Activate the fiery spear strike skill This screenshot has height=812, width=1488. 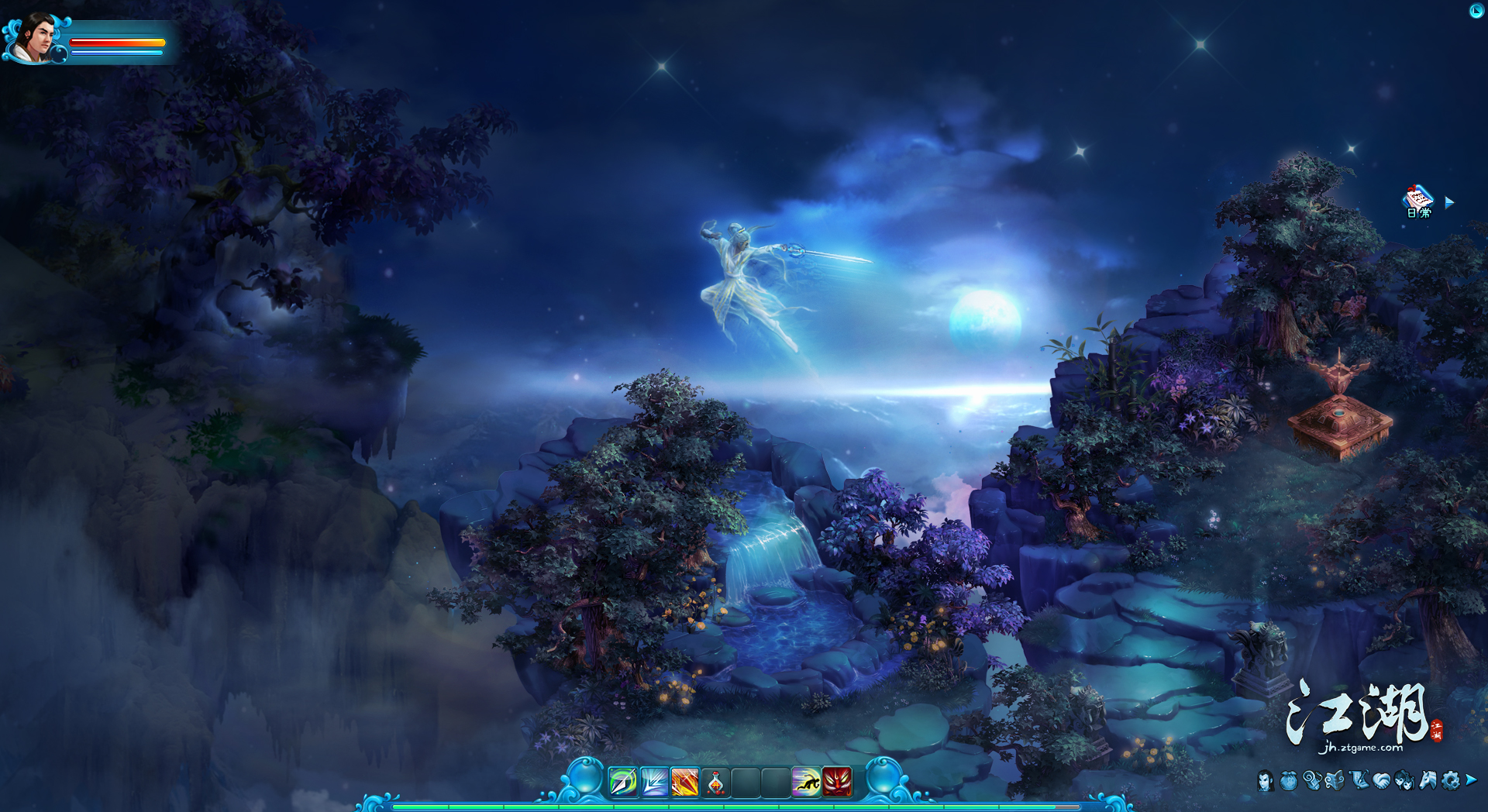(x=685, y=782)
